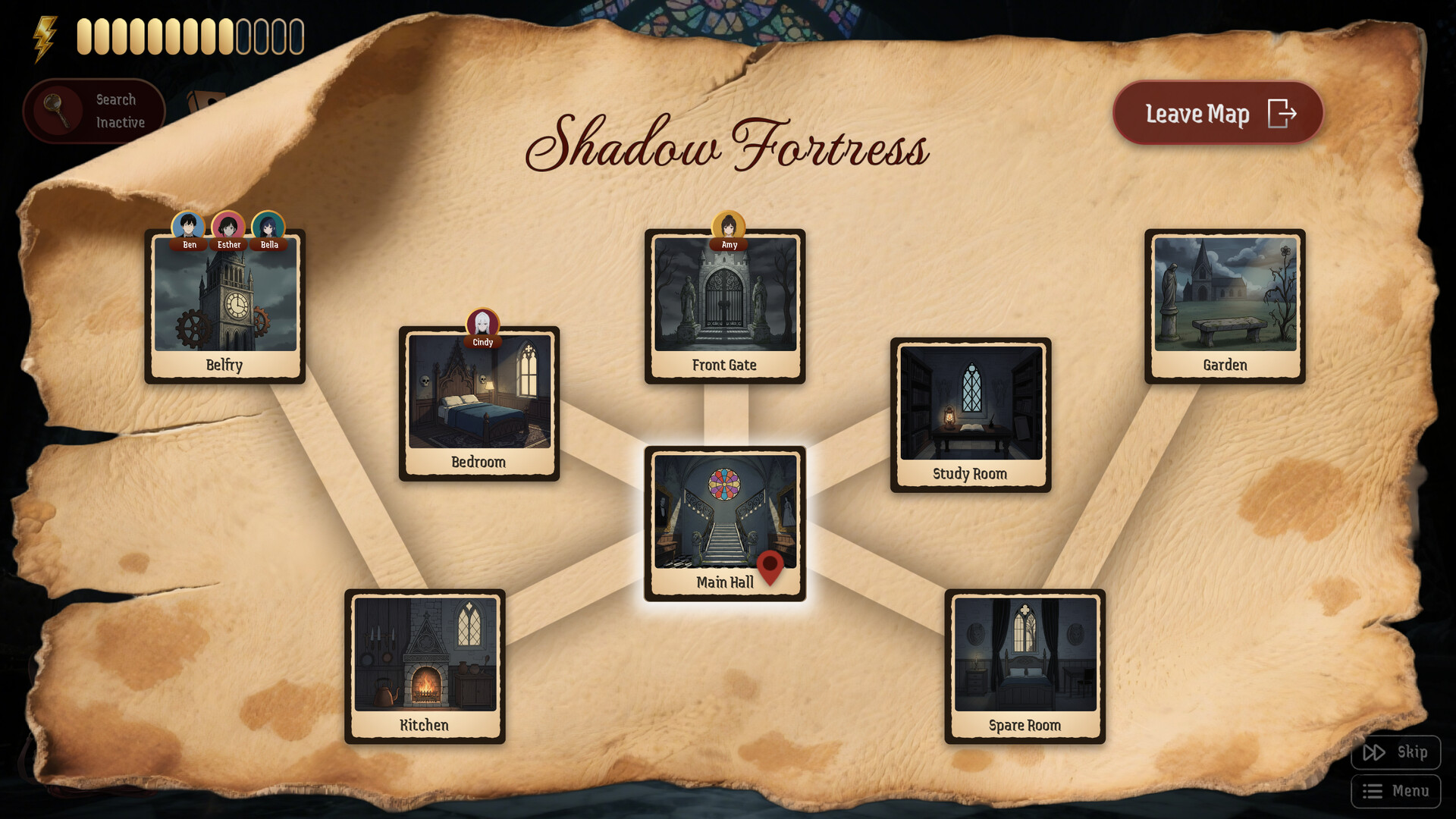Click the red location pin on Main Hall
The height and width of the screenshot is (819, 1456).
click(770, 565)
